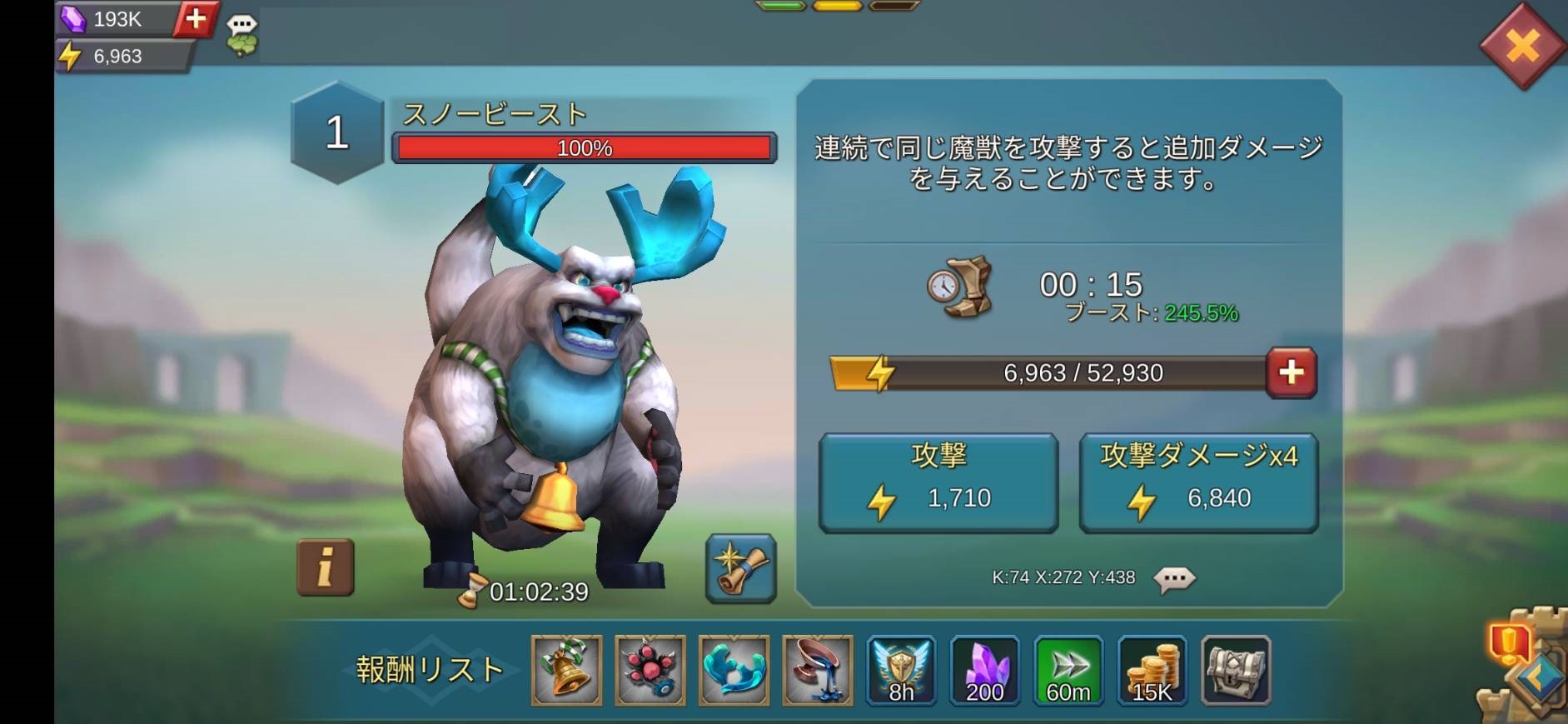Use 攻撃ダメージx4 for quadruple damage
Screen dimensions: 1568x724
(x=1199, y=479)
